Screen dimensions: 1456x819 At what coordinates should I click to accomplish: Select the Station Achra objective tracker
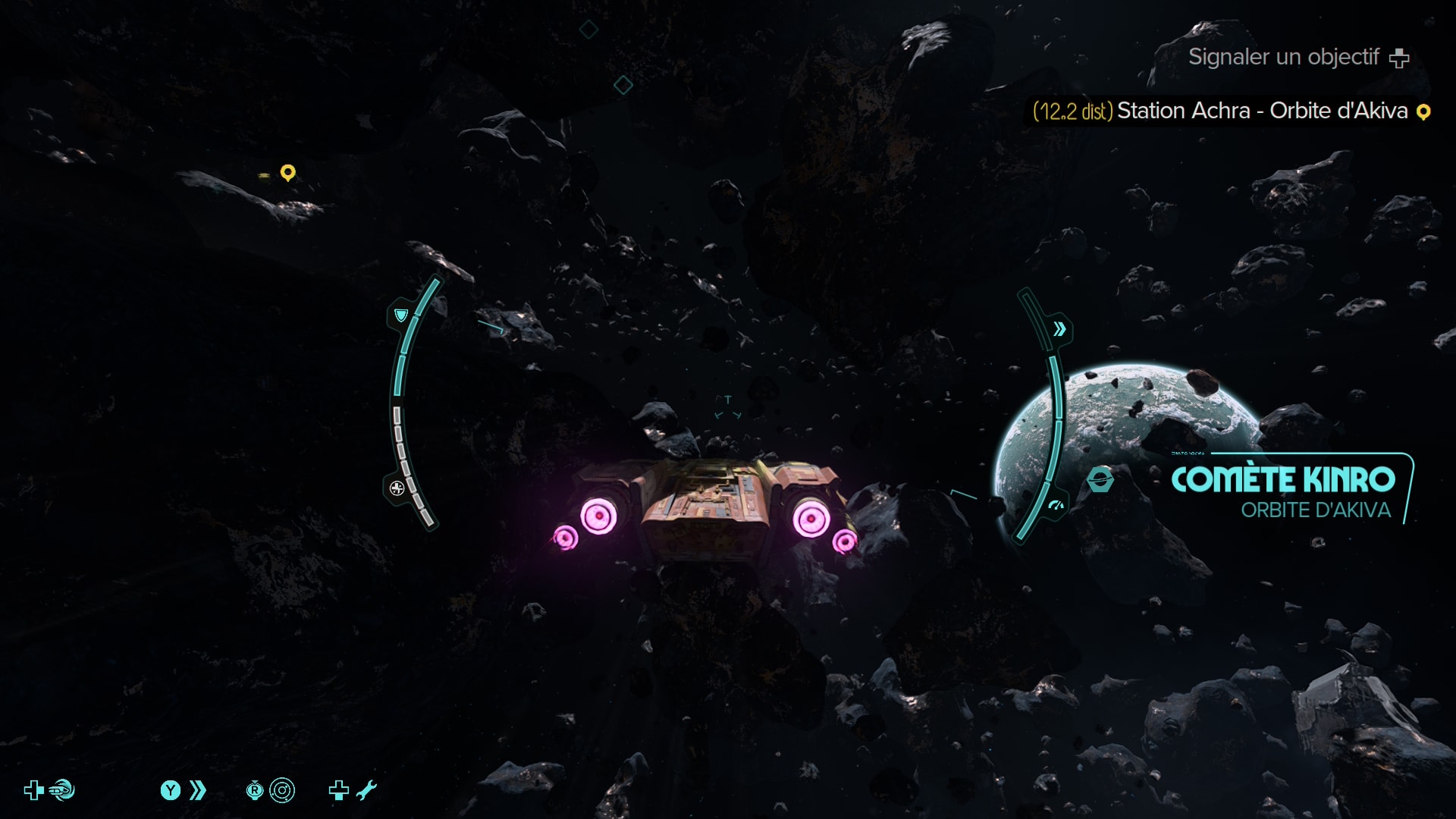coord(1231,111)
